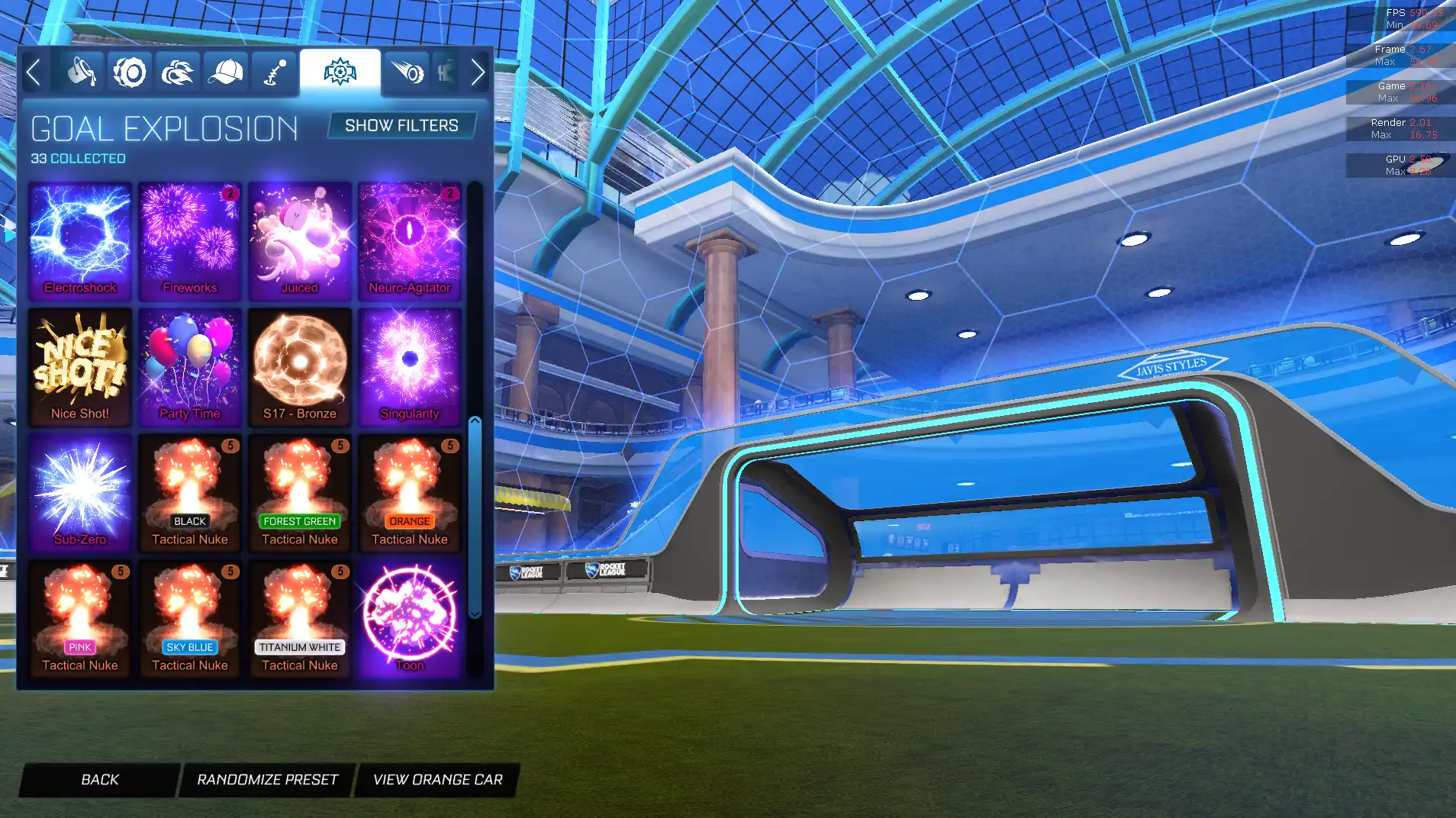Image resolution: width=1456 pixels, height=818 pixels.
Task: Go back with the Back button
Action: (100, 779)
